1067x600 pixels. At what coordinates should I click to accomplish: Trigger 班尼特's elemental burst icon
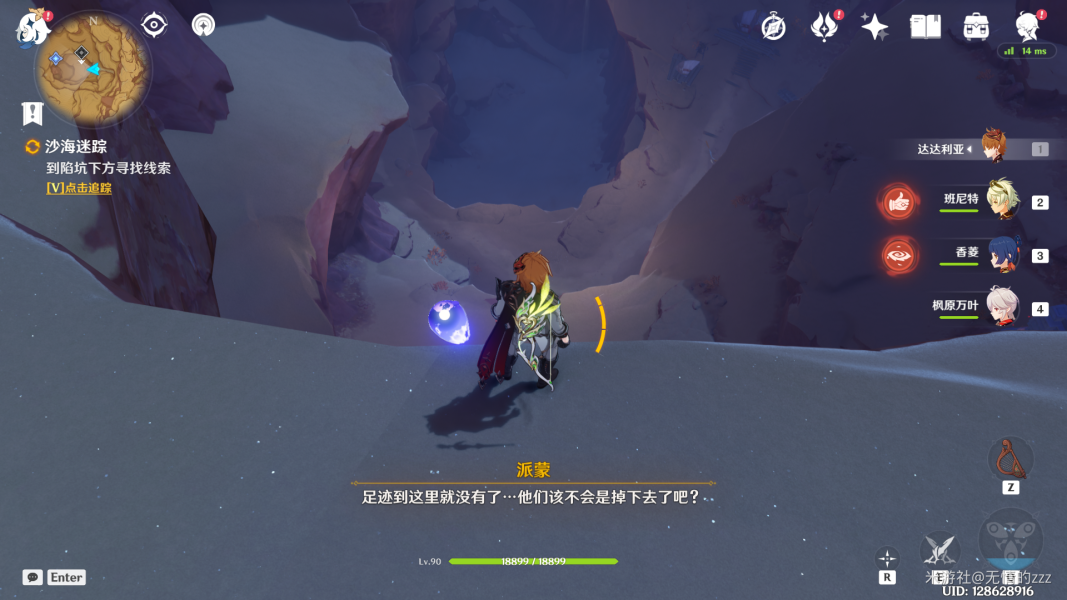[899, 202]
